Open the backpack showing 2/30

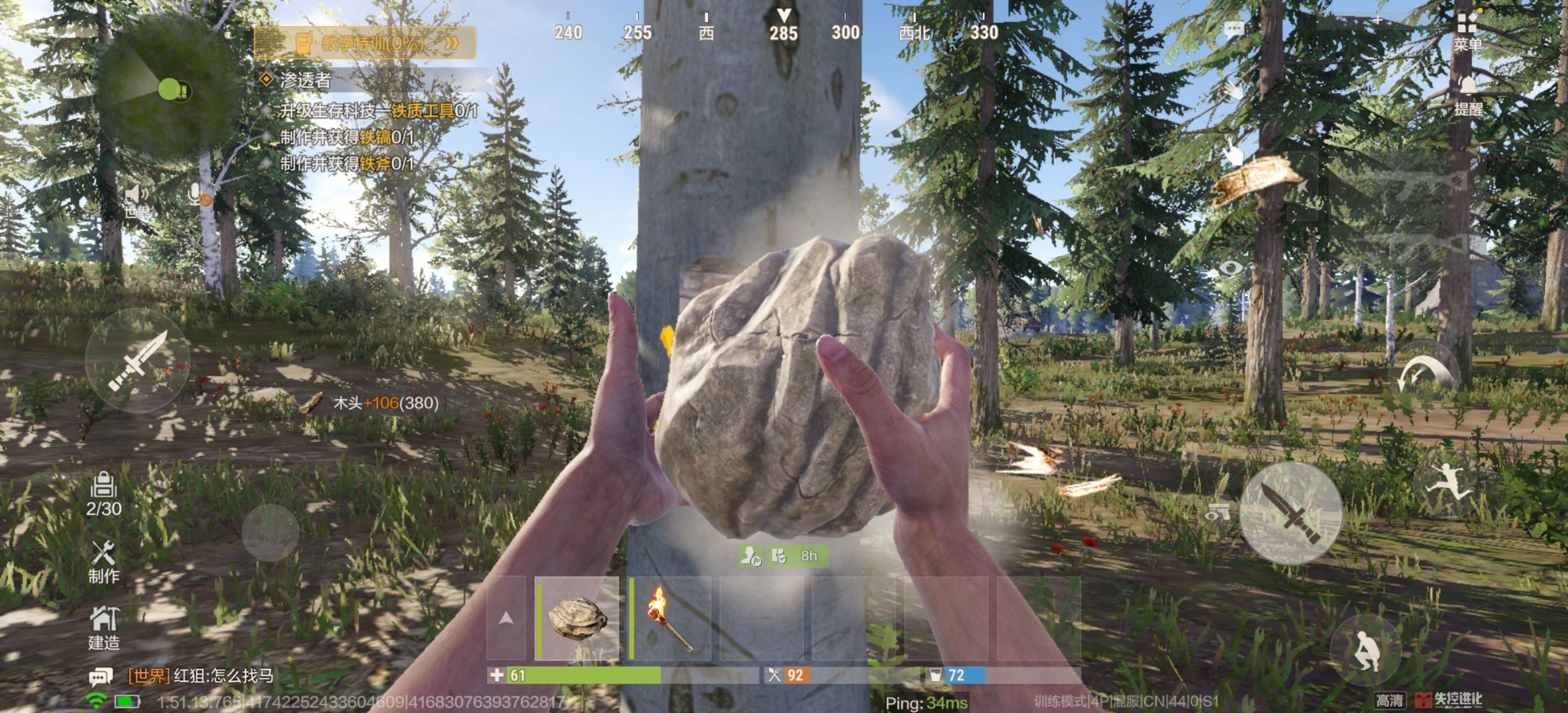pyautogui.click(x=103, y=494)
